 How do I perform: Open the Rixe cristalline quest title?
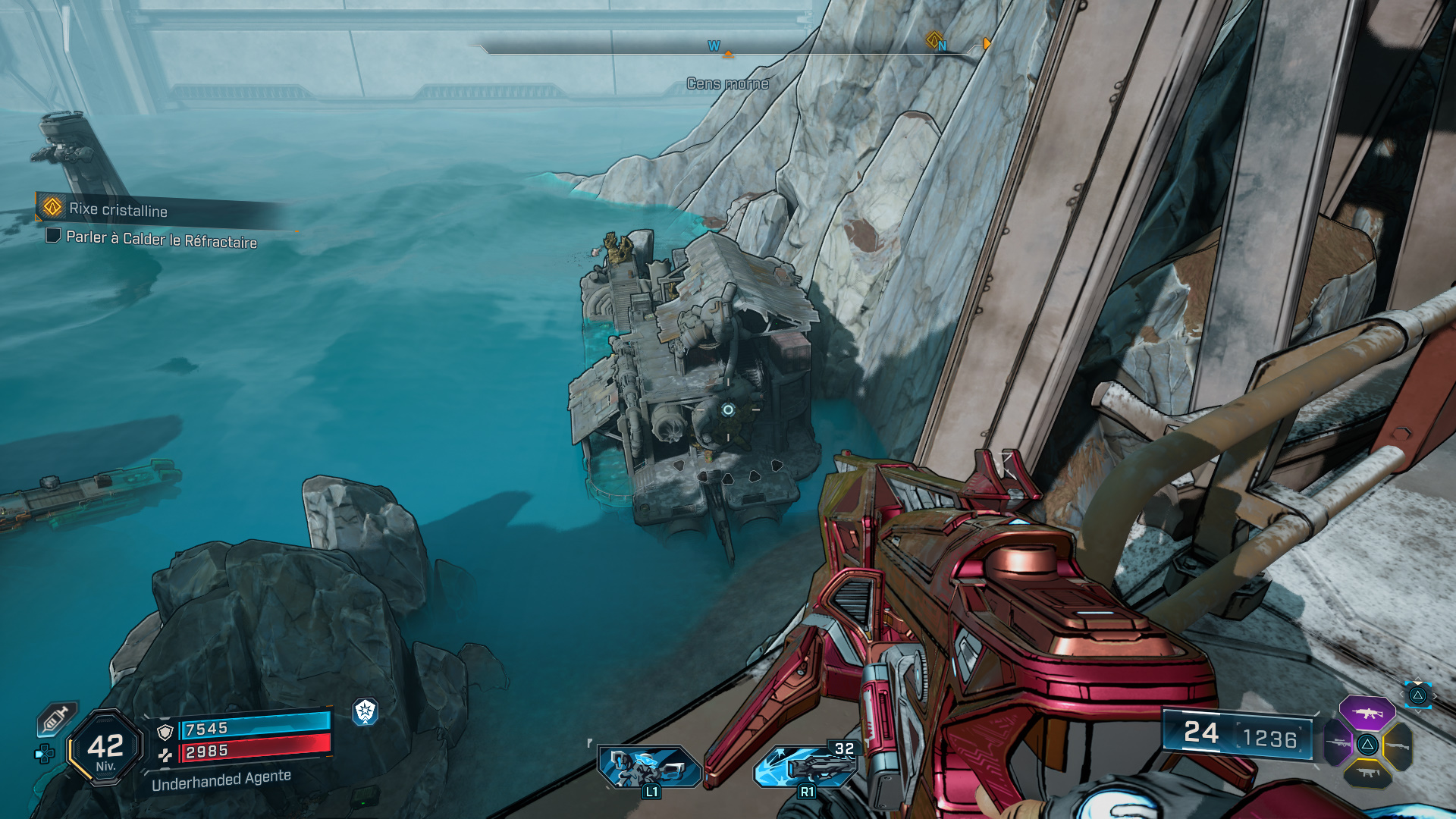click(119, 212)
